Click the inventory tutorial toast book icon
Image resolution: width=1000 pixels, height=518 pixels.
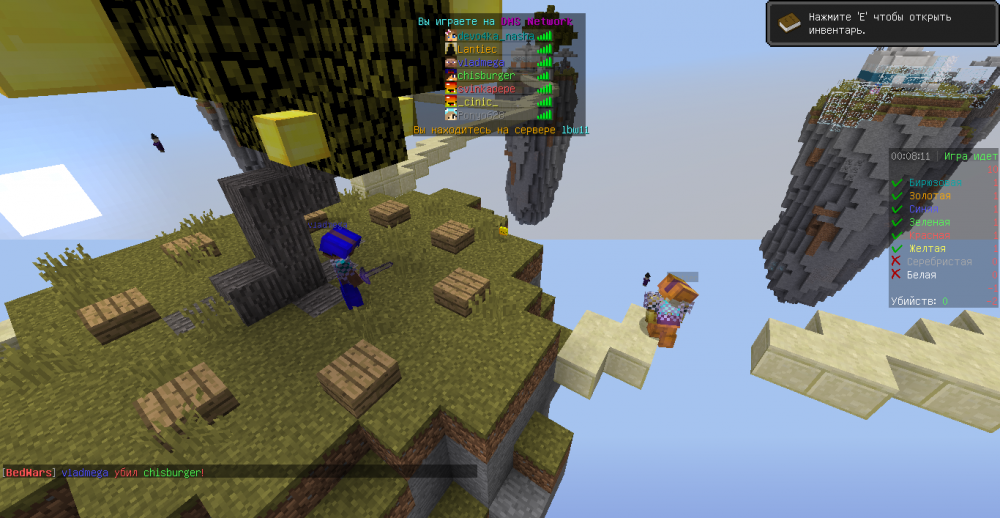click(x=790, y=23)
